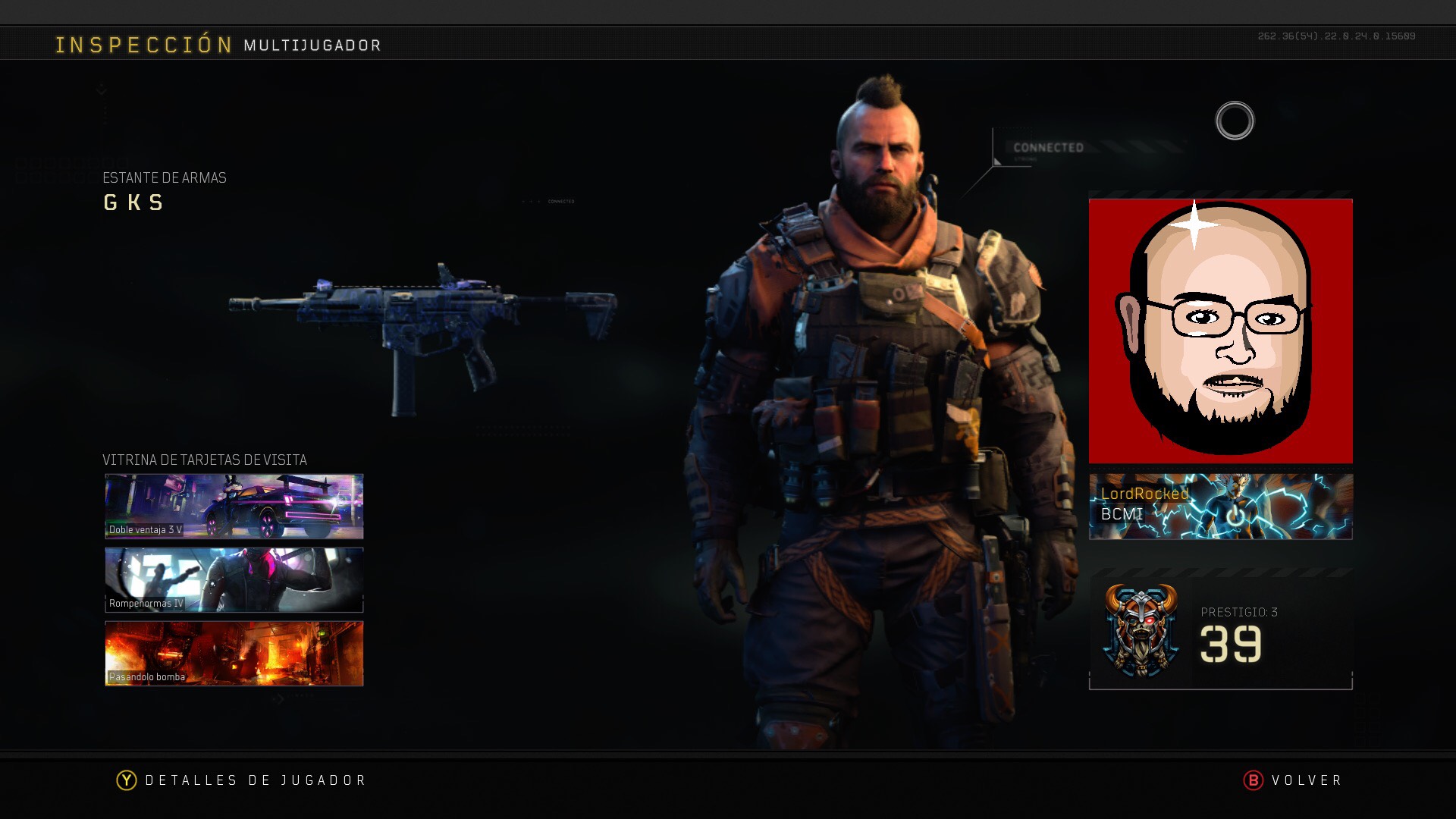Click the LordRocked player emblem portrait
The width and height of the screenshot is (1456, 819).
click(x=1220, y=331)
